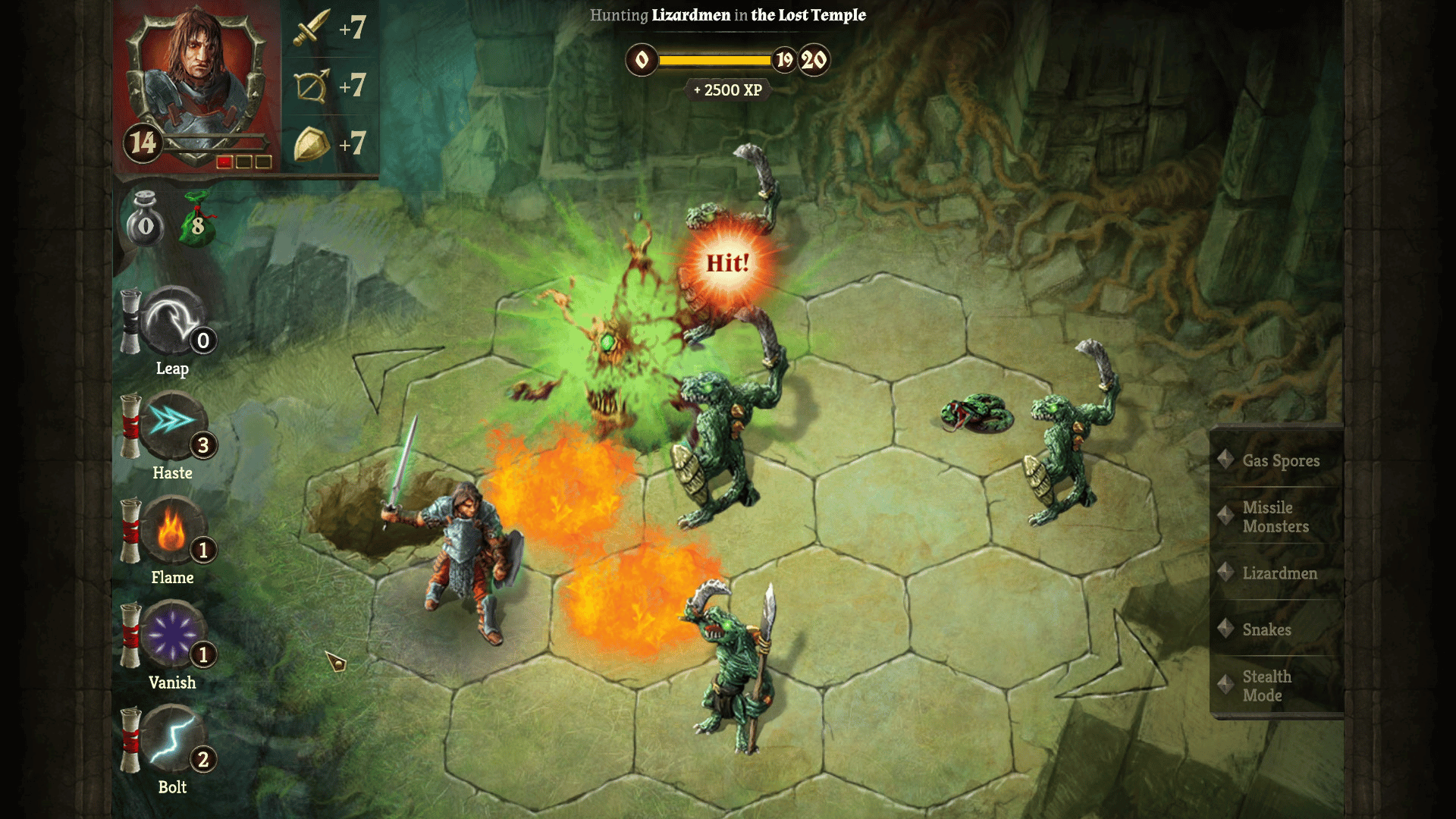Viewport: 1456px width, 819px height.
Task: Use the Flame scroll ability
Action: point(173,531)
